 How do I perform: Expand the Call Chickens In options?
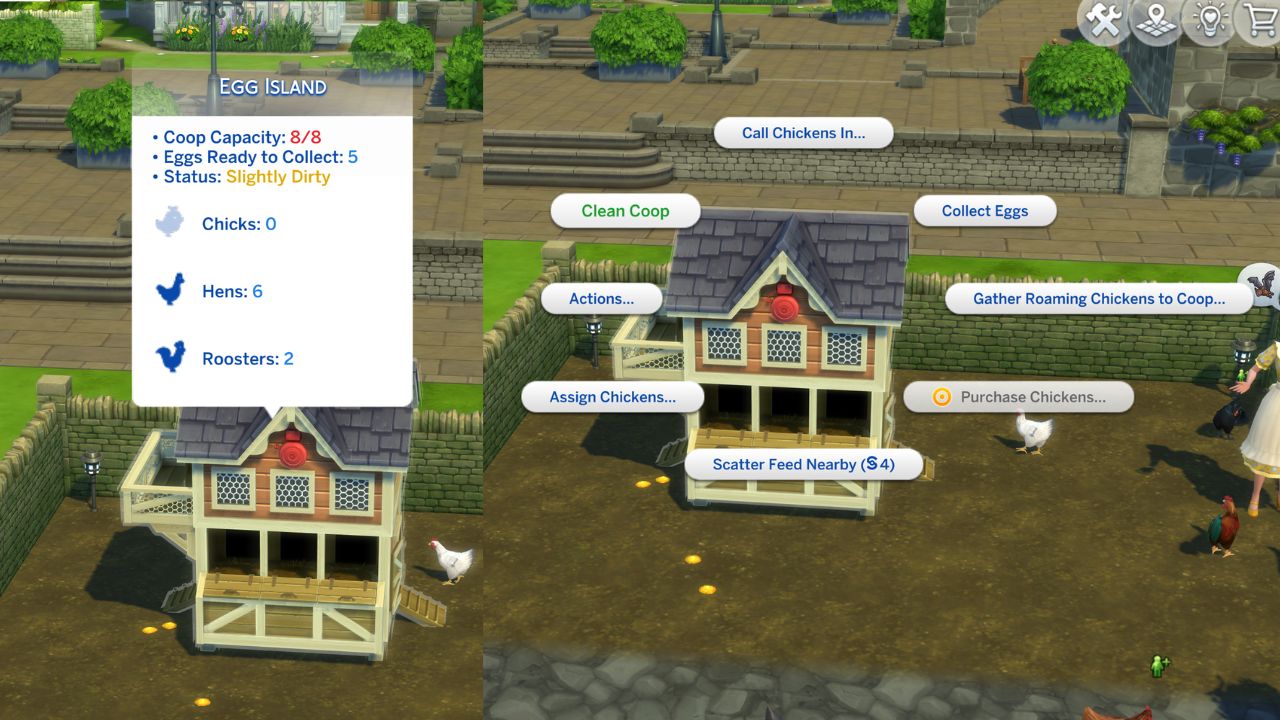[x=804, y=132]
